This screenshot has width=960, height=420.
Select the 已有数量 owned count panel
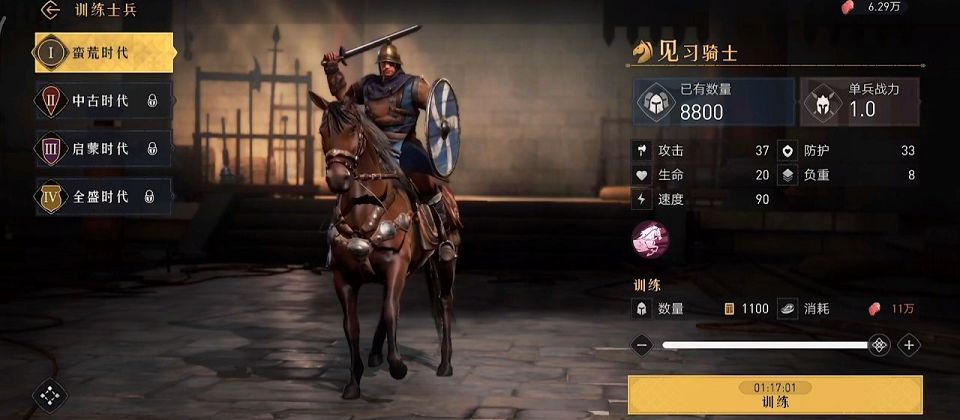tap(713, 102)
